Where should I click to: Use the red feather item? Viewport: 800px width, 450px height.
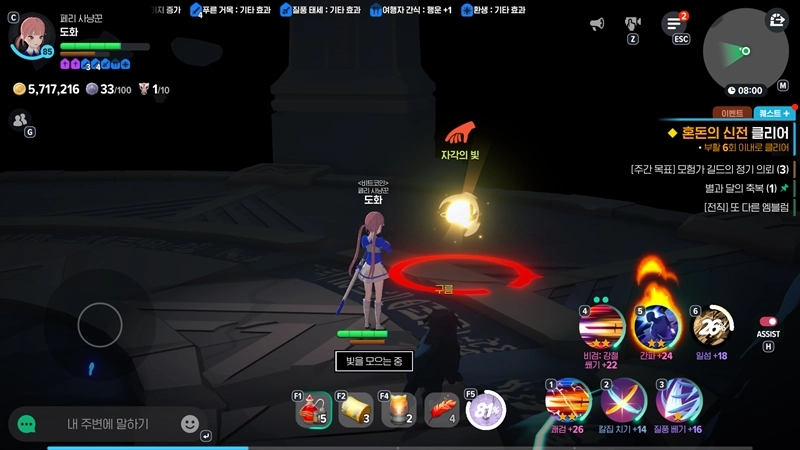[442, 410]
